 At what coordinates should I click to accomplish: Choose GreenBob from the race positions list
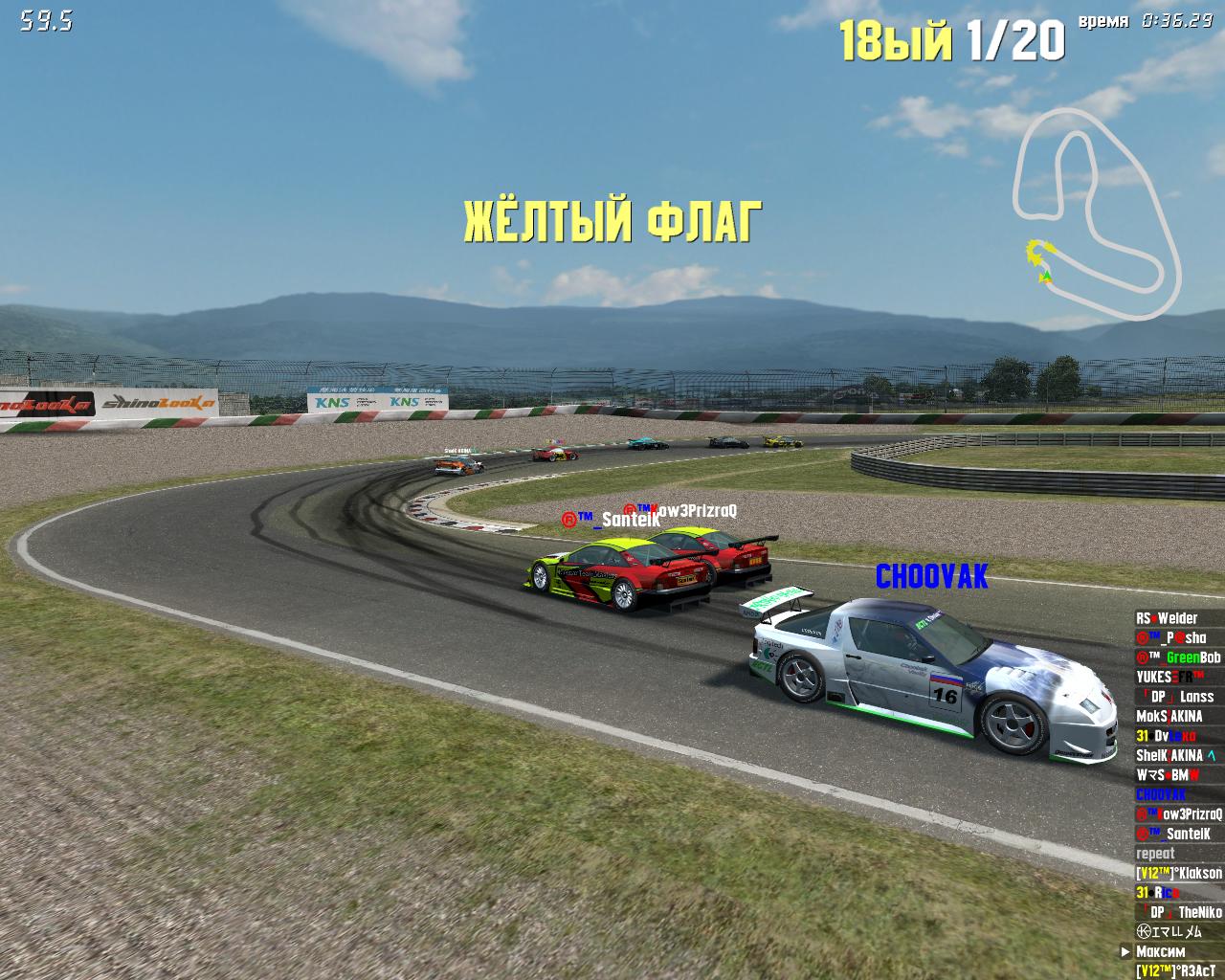point(1178,657)
